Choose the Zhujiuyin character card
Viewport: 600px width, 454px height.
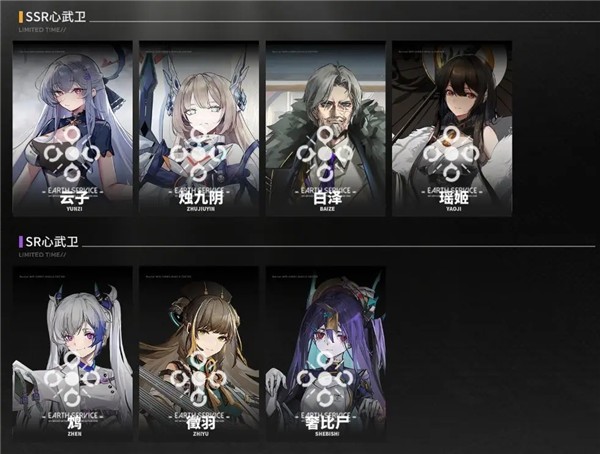pos(198,128)
